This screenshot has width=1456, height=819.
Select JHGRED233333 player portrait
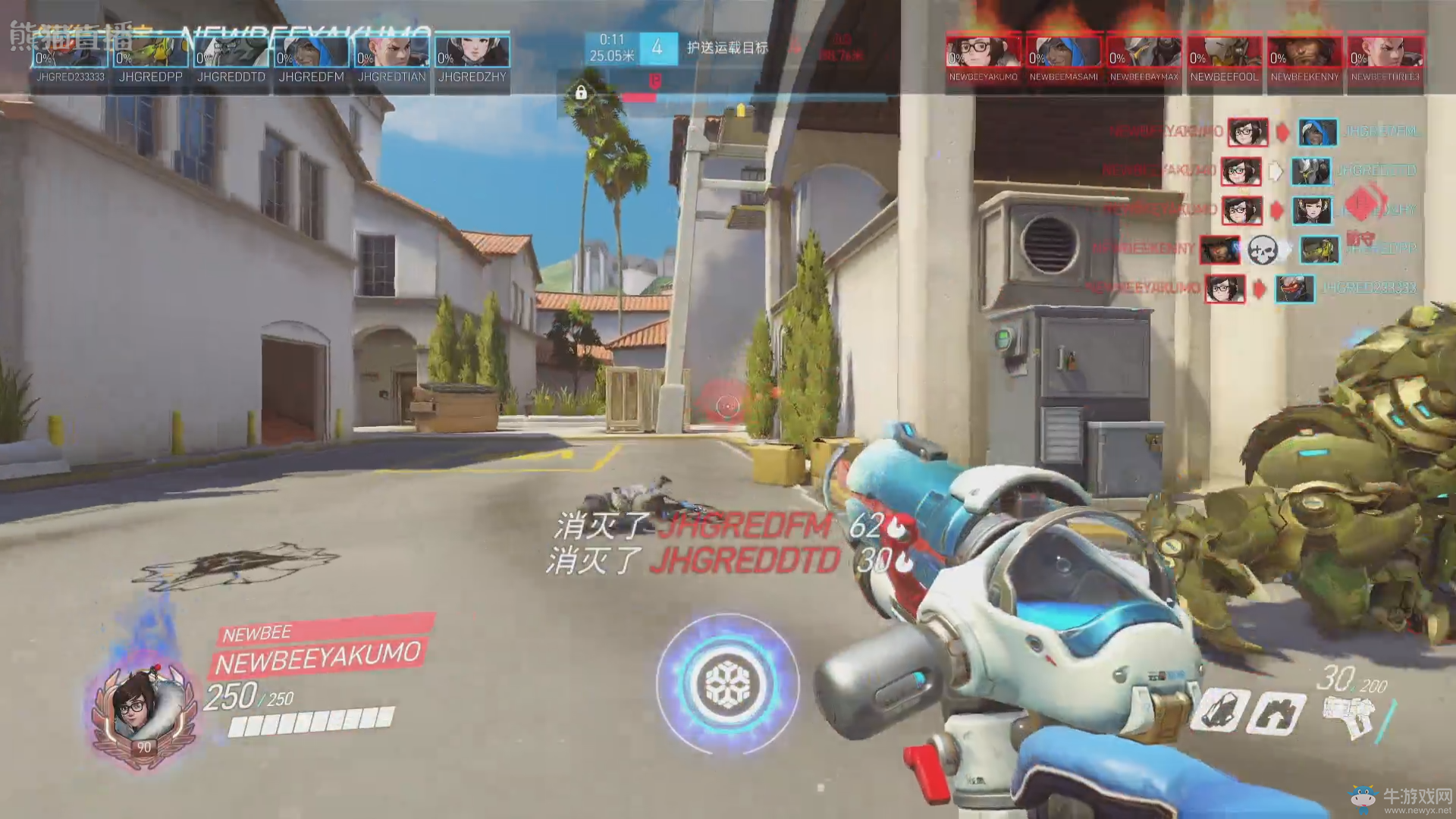click(x=71, y=52)
